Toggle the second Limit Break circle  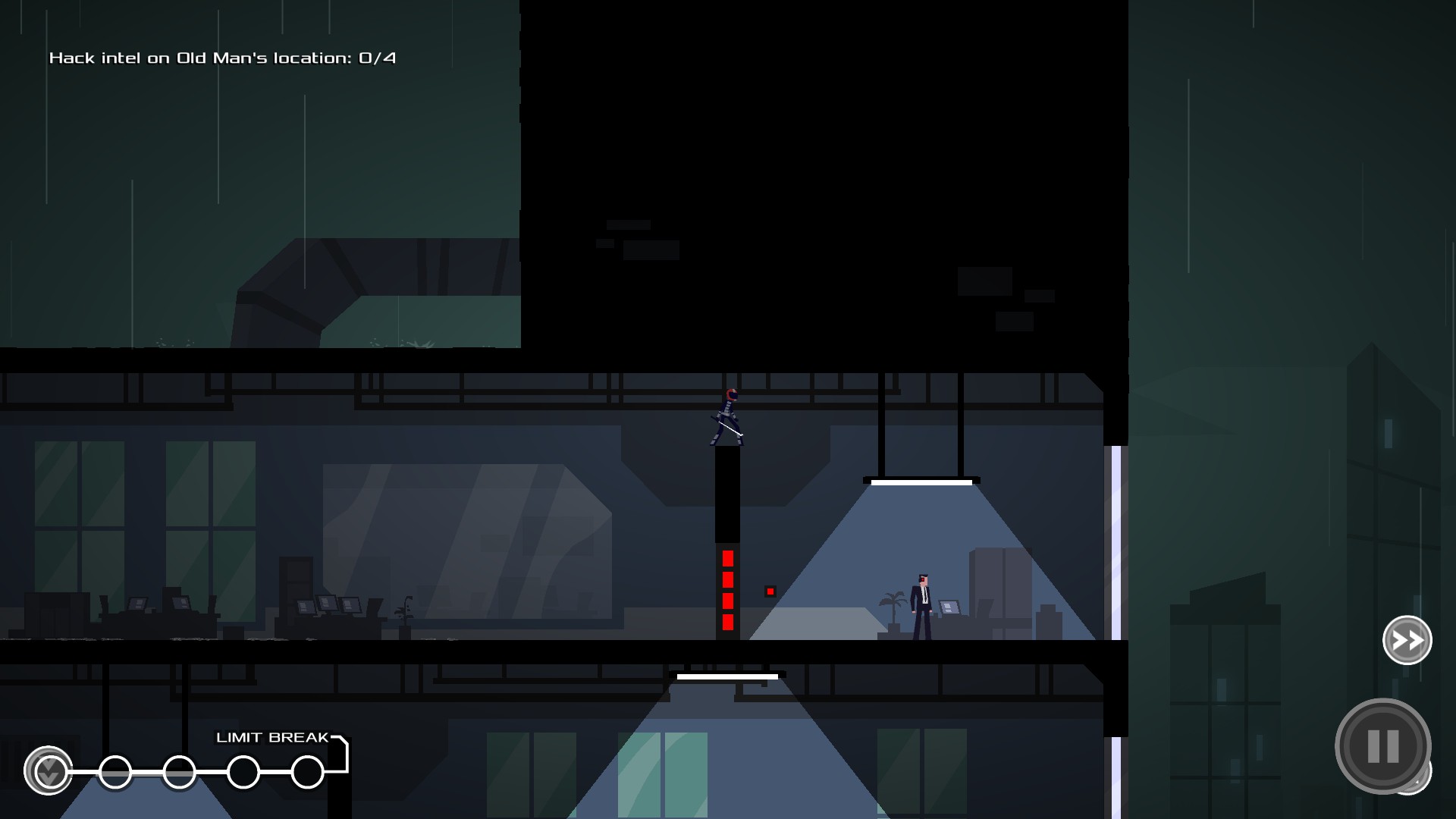point(115,771)
